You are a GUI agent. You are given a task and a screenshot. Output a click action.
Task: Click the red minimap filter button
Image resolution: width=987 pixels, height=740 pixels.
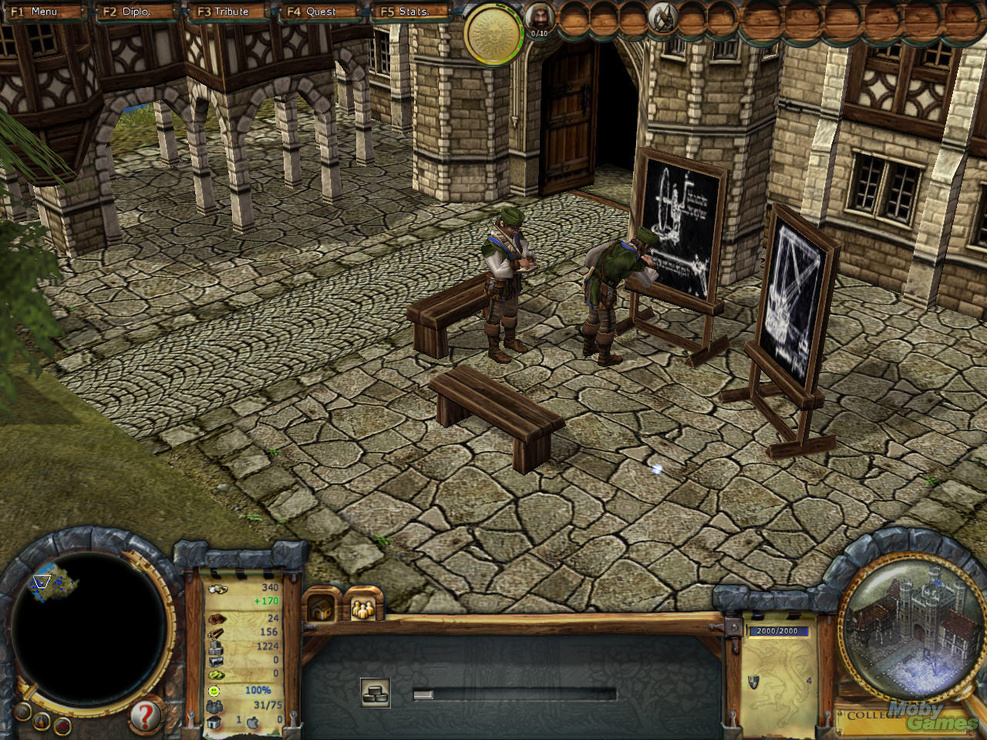point(62,724)
